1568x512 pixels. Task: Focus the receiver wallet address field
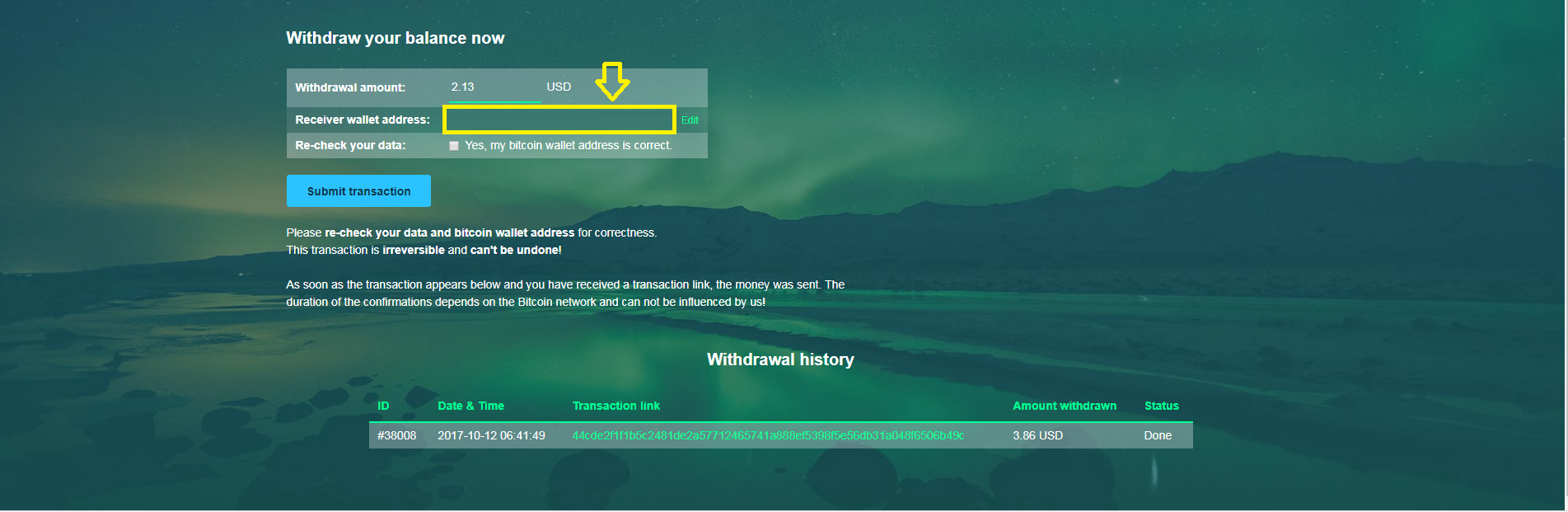point(559,120)
